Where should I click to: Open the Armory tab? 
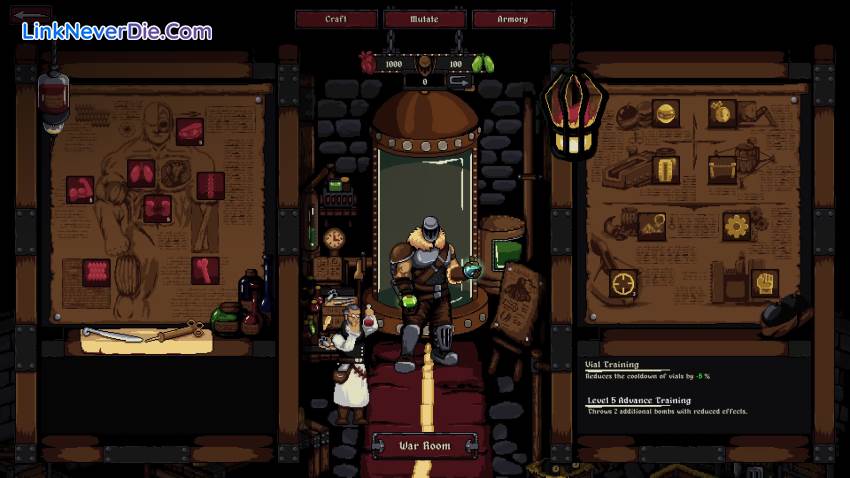click(x=513, y=19)
